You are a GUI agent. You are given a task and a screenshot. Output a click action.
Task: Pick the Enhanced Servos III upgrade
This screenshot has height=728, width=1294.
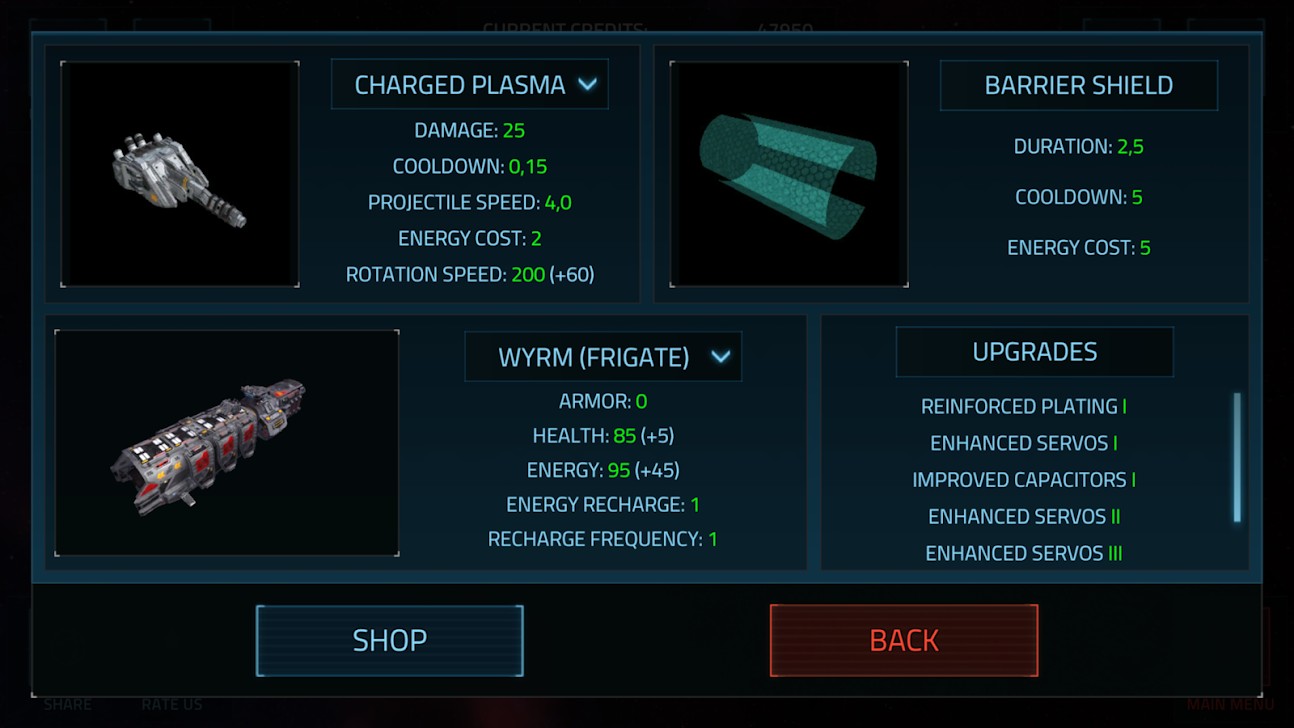coord(1023,553)
